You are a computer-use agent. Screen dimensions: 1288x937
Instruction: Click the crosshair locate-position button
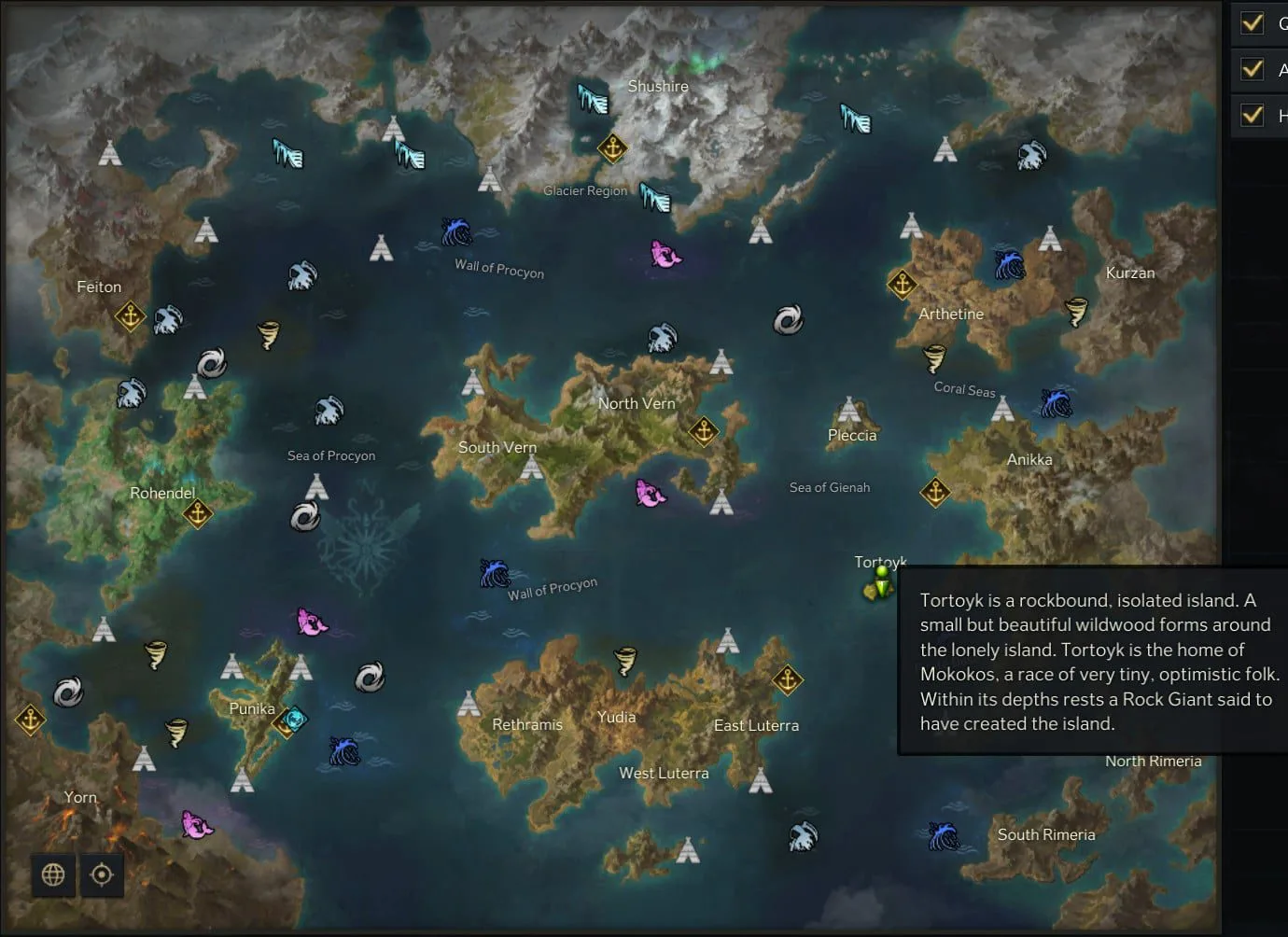[102, 874]
